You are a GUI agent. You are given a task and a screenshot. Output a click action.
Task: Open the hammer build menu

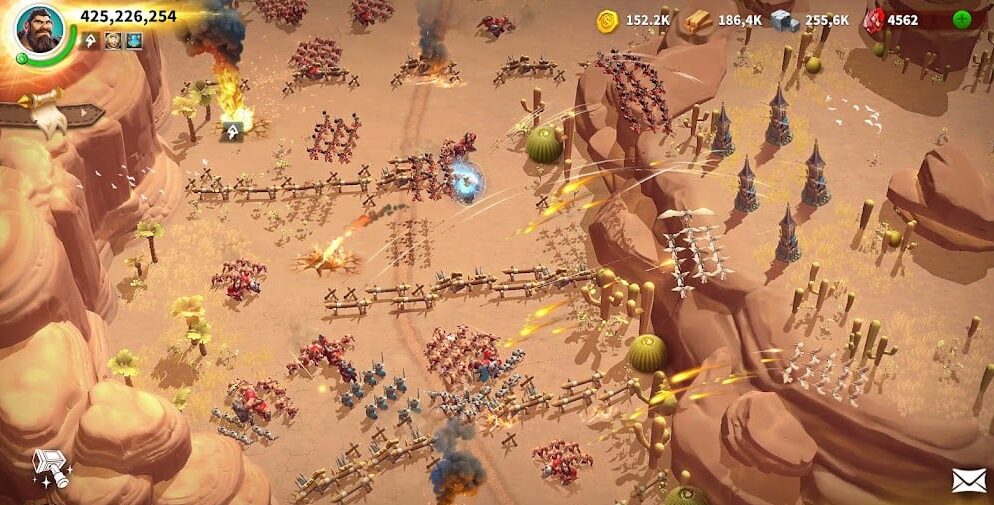coord(49,467)
